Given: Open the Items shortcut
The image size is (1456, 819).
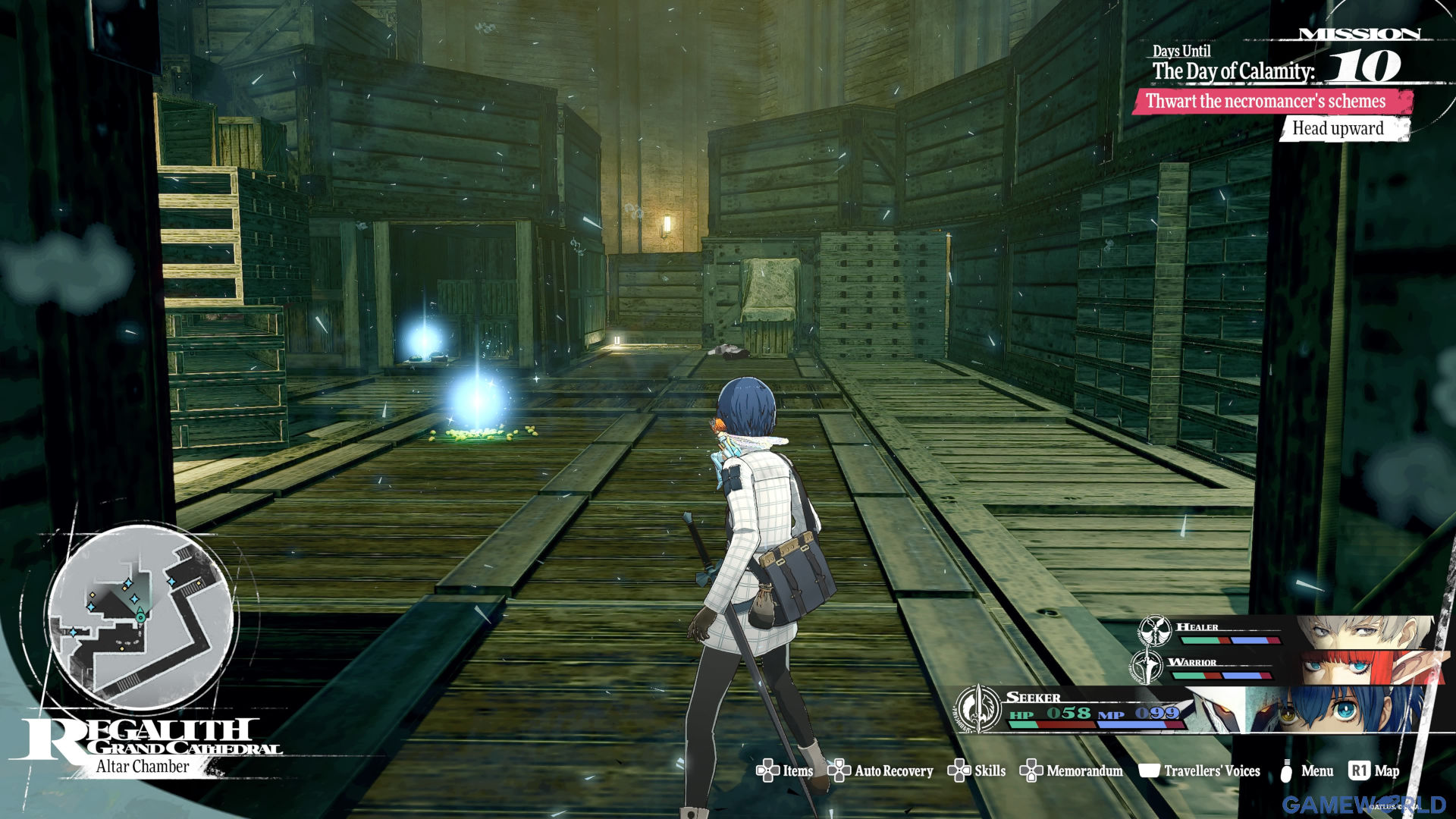Looking at the screenshot, I should point(785,770).
